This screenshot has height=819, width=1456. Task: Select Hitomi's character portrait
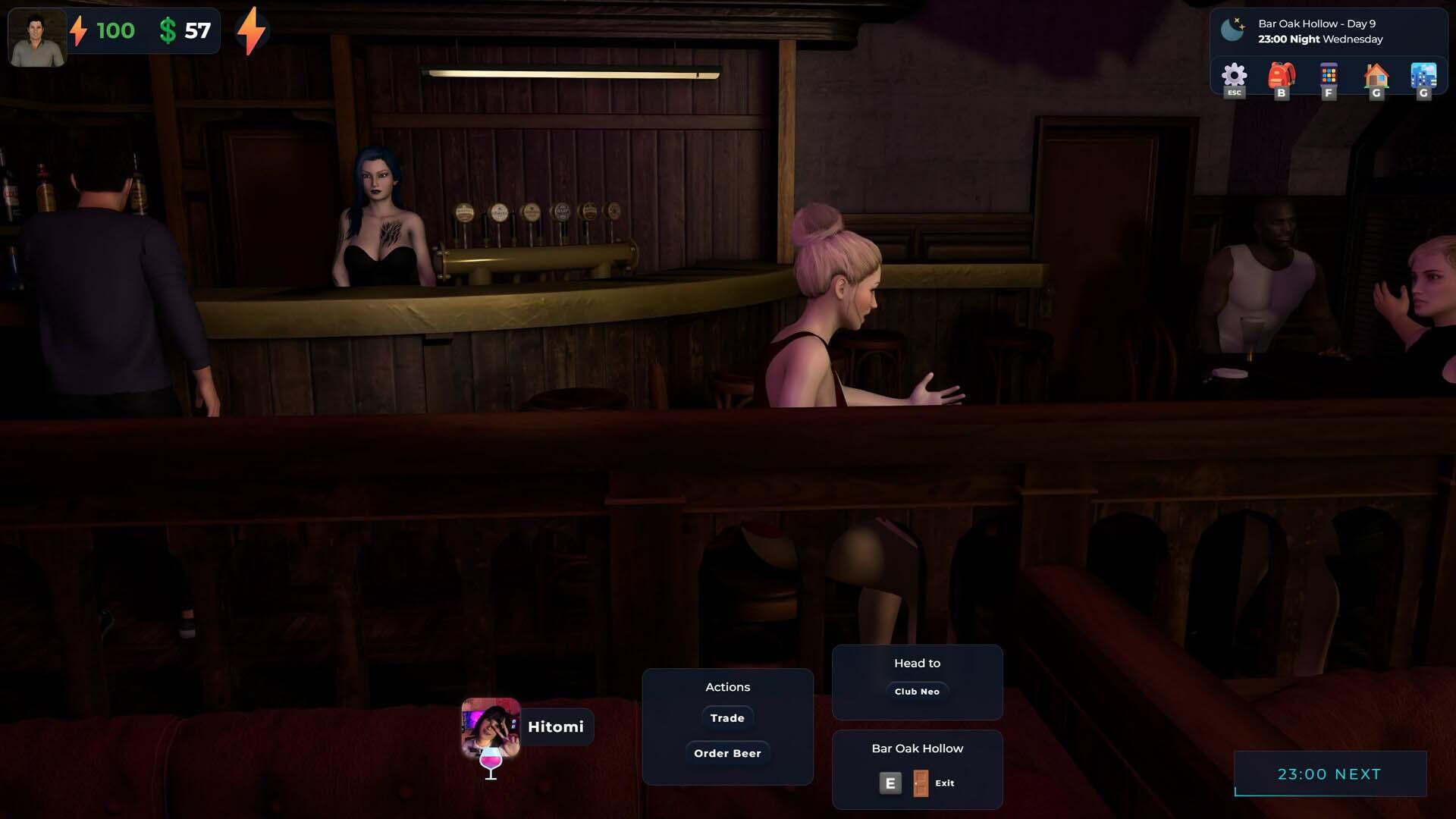491,727
